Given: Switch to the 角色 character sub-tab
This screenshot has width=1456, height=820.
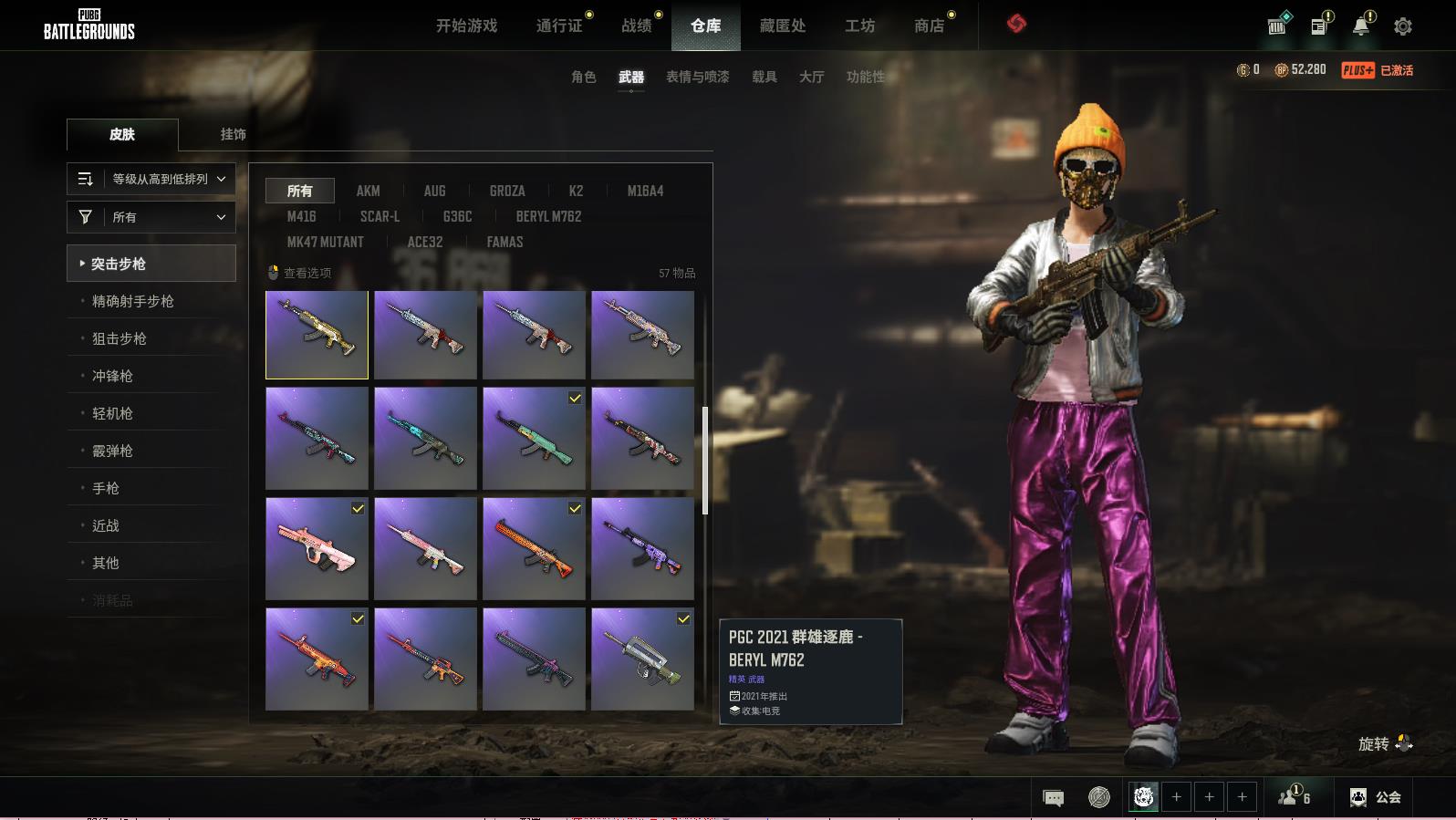Looking at the screenshot, I should (x=583, y=77).
